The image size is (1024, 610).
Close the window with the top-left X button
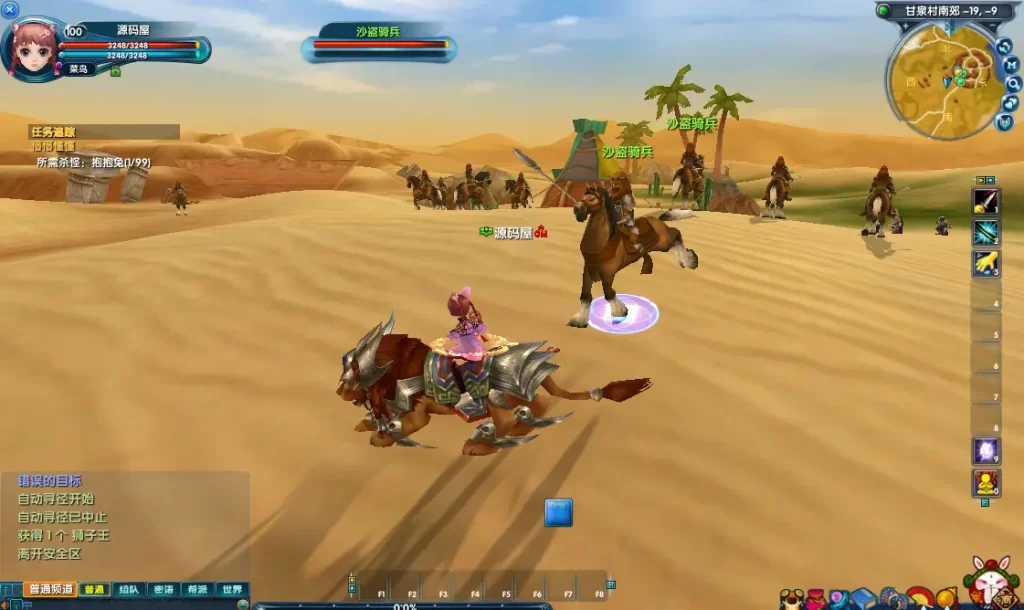click(10, 10)
